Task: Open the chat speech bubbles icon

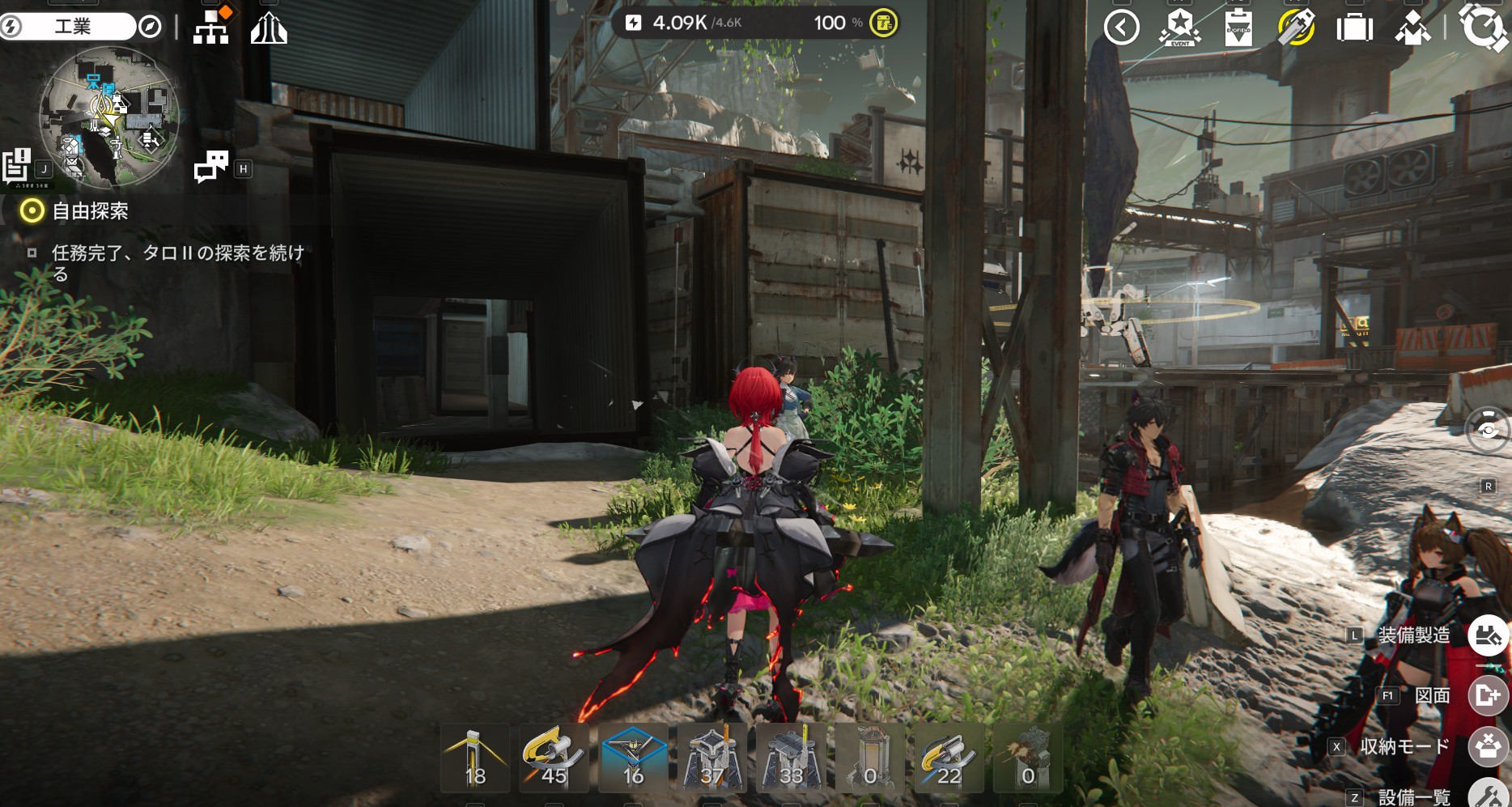Action: 211,167
